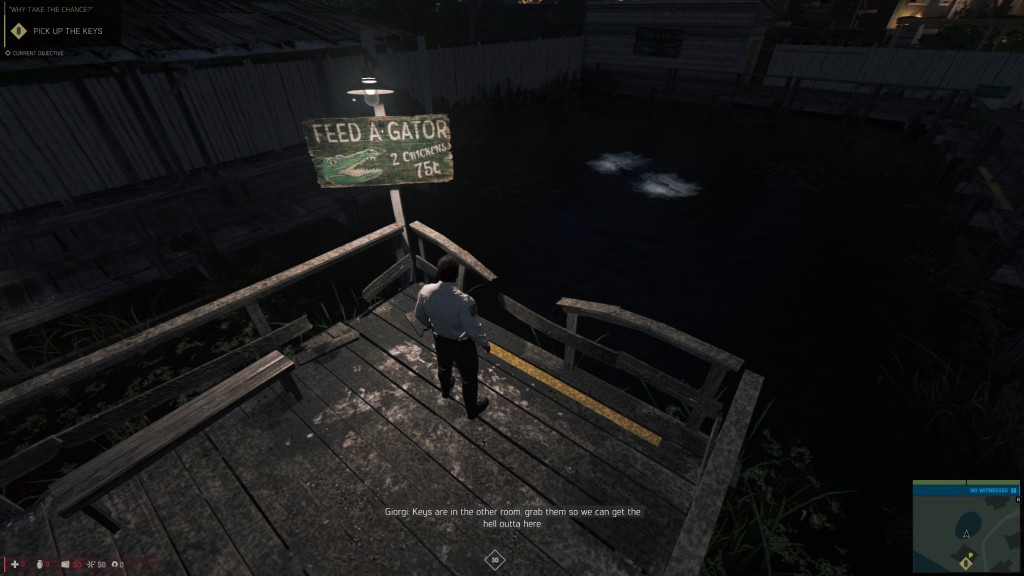Select the yellow objective marker on the minimap

966,562
